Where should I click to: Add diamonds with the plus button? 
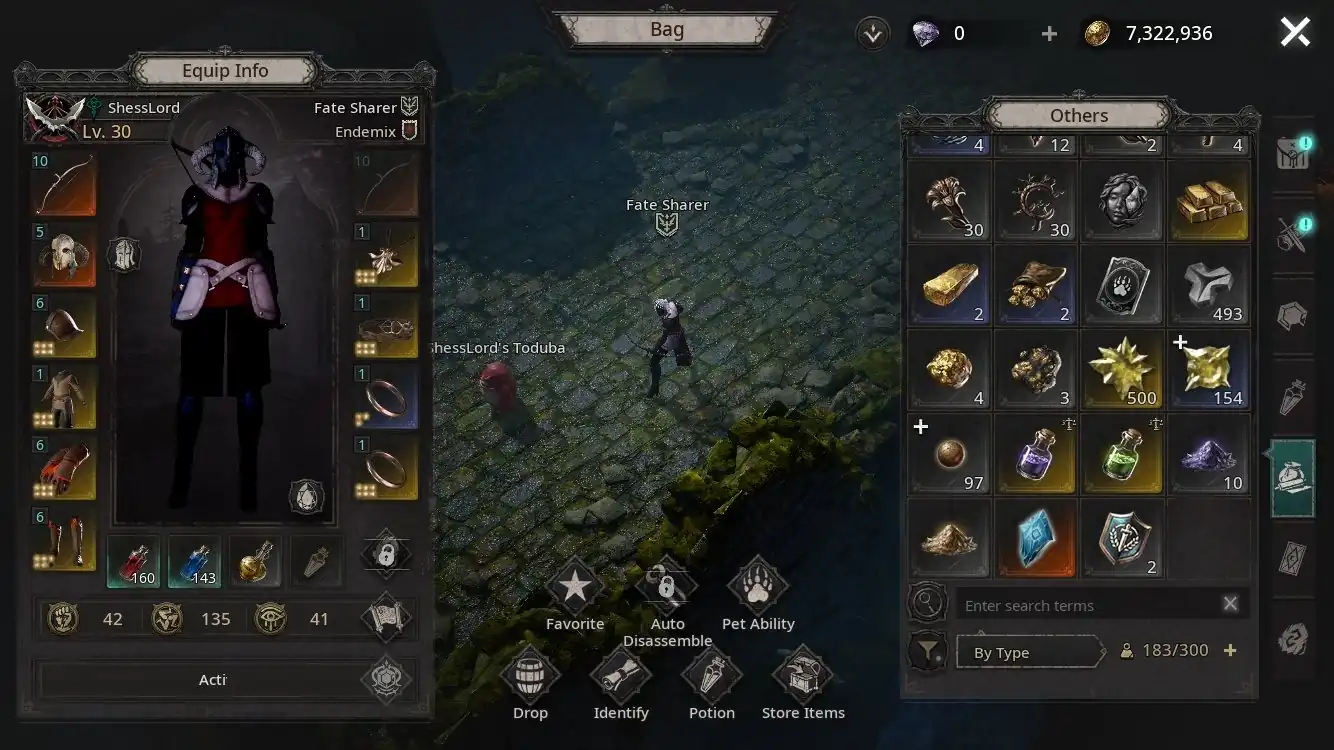[1049, 34]
